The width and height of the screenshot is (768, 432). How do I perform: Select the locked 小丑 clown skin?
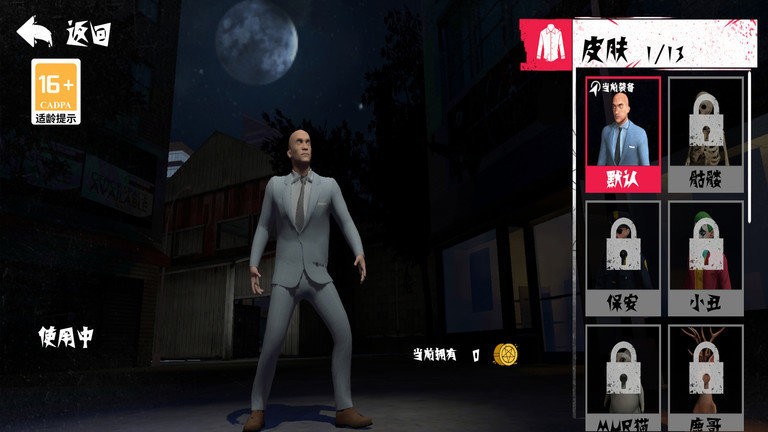[705, 258]
